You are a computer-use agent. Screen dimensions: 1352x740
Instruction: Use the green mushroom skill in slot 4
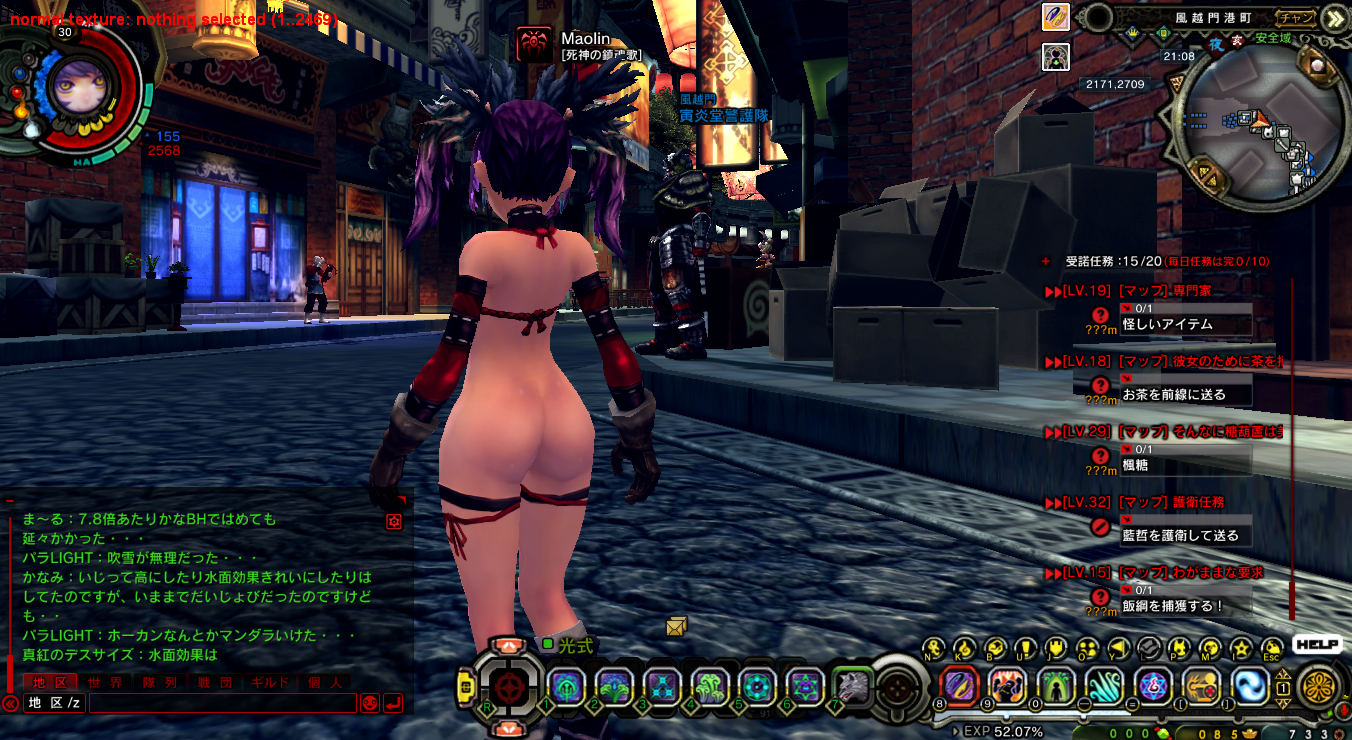709,686
